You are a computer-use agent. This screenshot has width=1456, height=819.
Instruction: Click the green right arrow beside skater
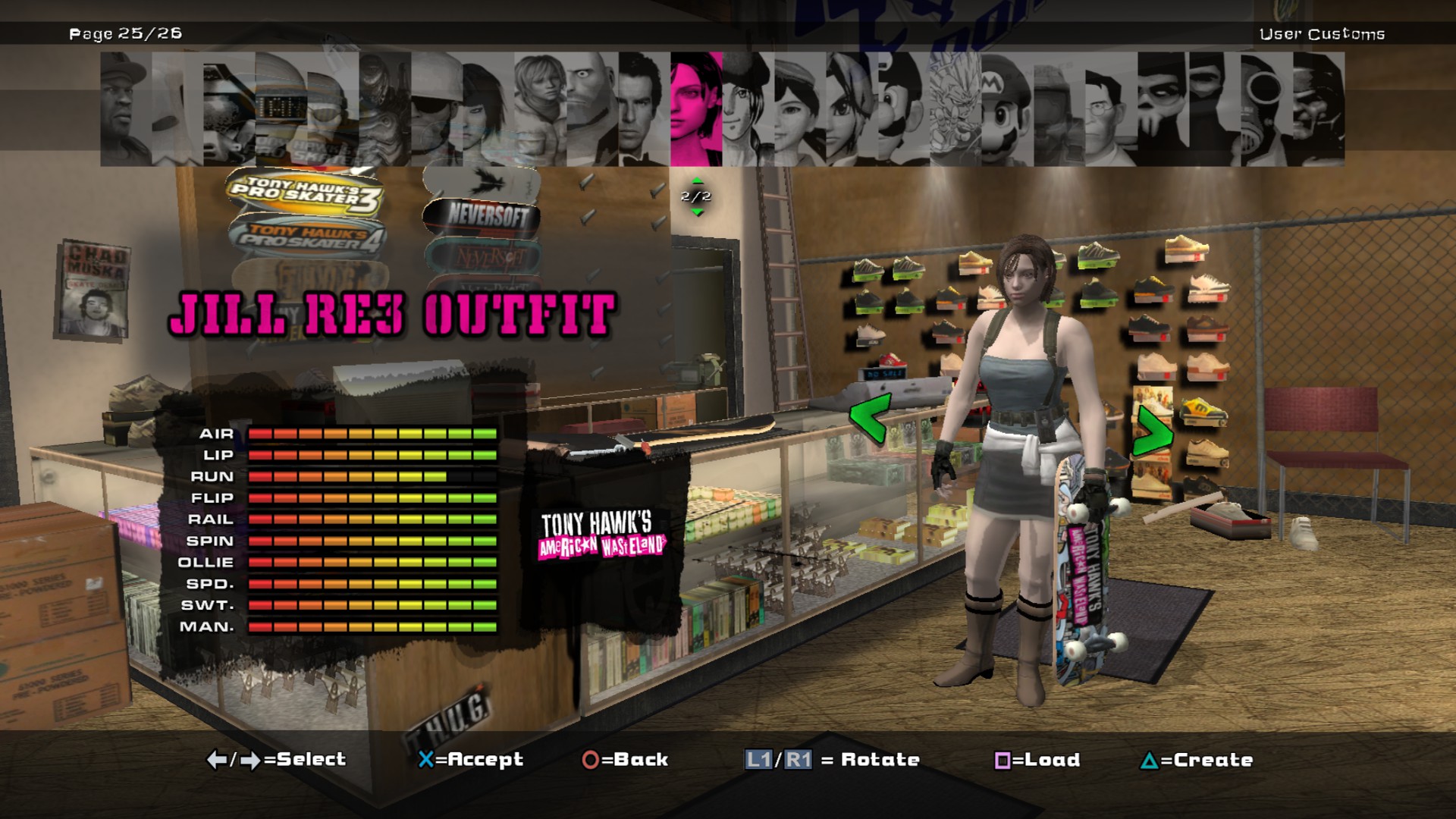1153,430
